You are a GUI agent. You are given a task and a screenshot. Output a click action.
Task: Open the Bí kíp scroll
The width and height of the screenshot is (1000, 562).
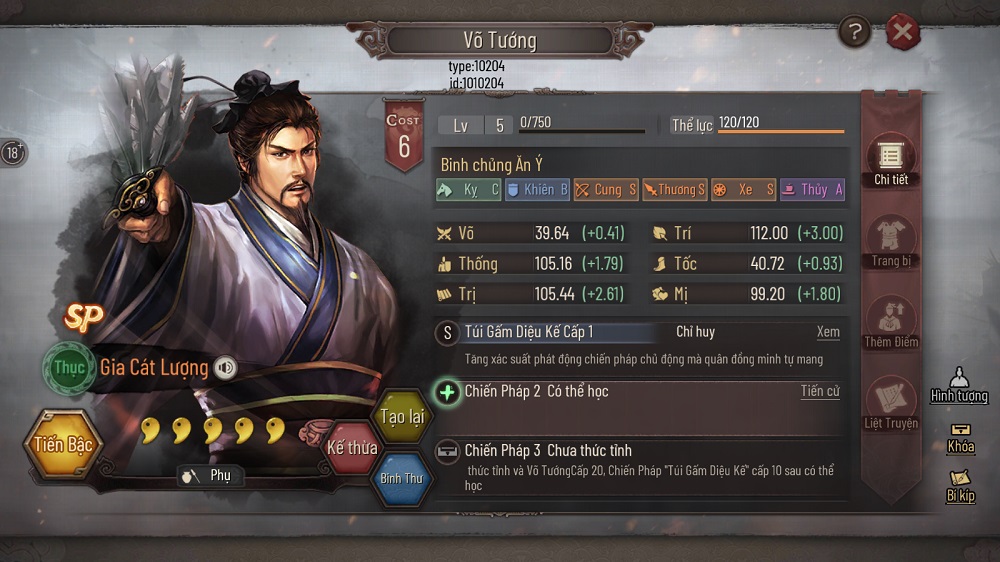pos(960,486)
